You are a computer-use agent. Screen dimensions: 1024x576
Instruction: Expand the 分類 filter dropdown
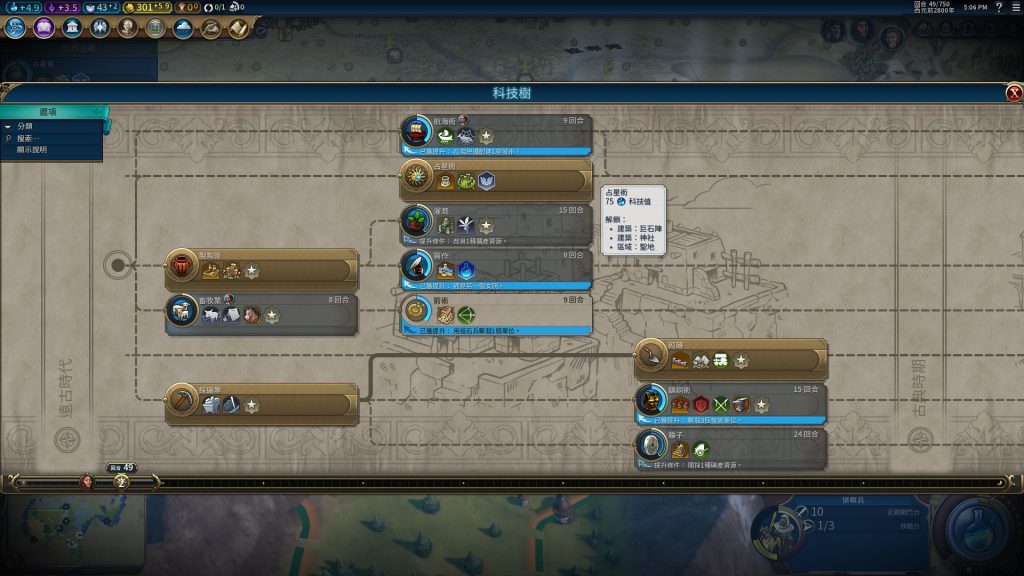pyautogui.click(x=25, y=126)
